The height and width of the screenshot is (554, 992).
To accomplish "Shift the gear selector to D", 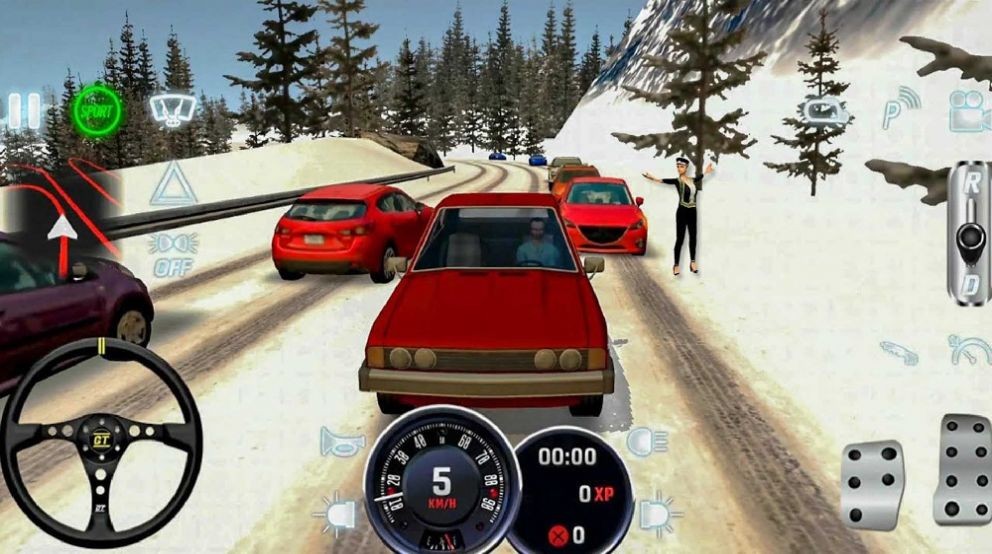I will tap(969, 287).
